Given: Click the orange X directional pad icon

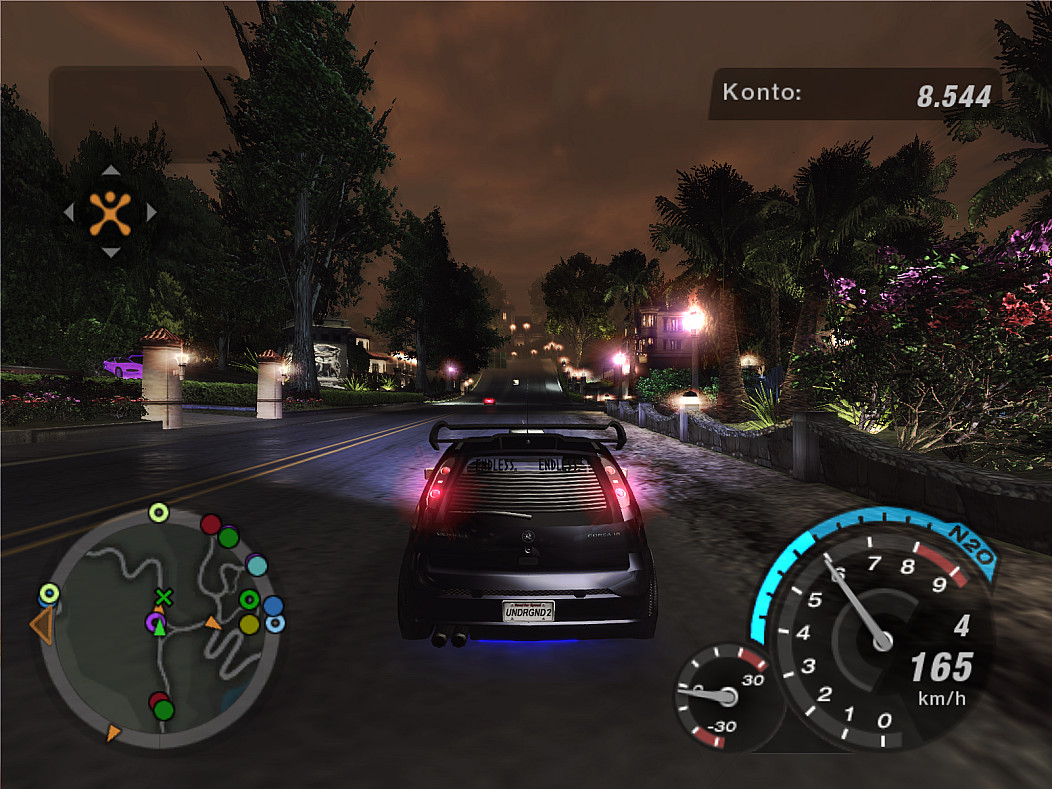Looking at the screenshot, I should pyautogui.click(x=110, y=212).
